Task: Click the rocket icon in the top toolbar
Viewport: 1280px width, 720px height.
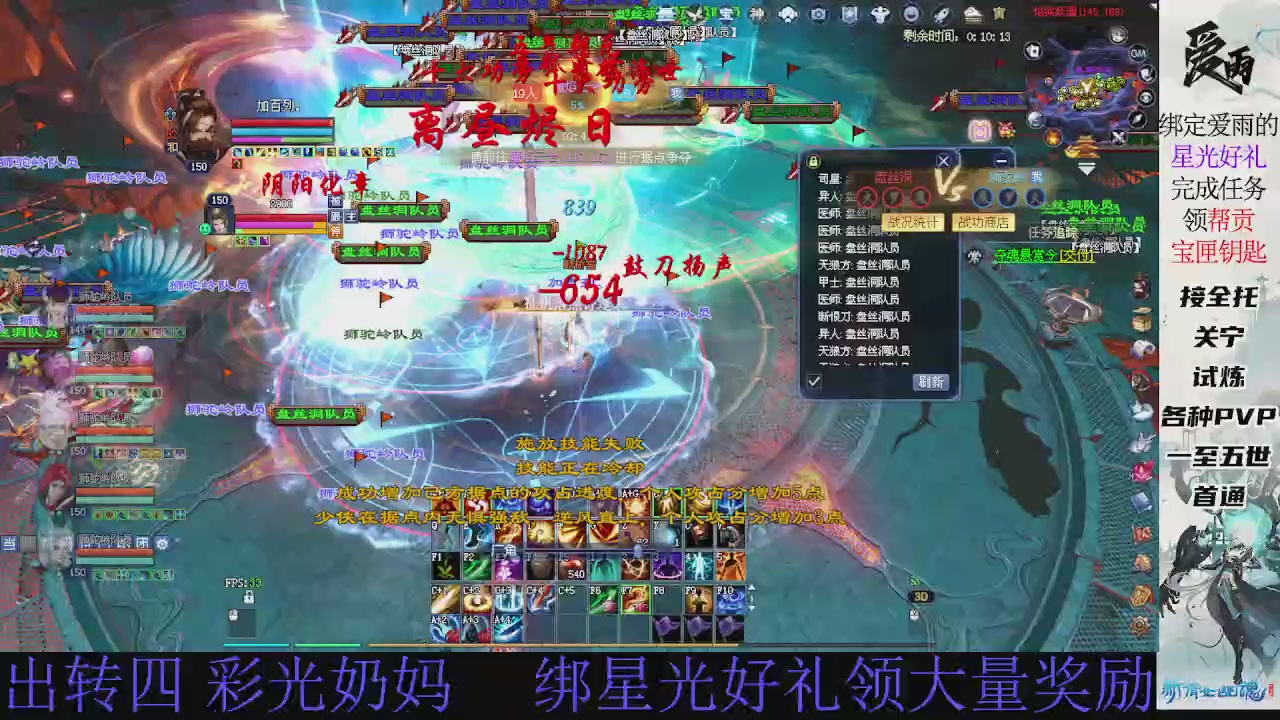Action: (940, 14)
